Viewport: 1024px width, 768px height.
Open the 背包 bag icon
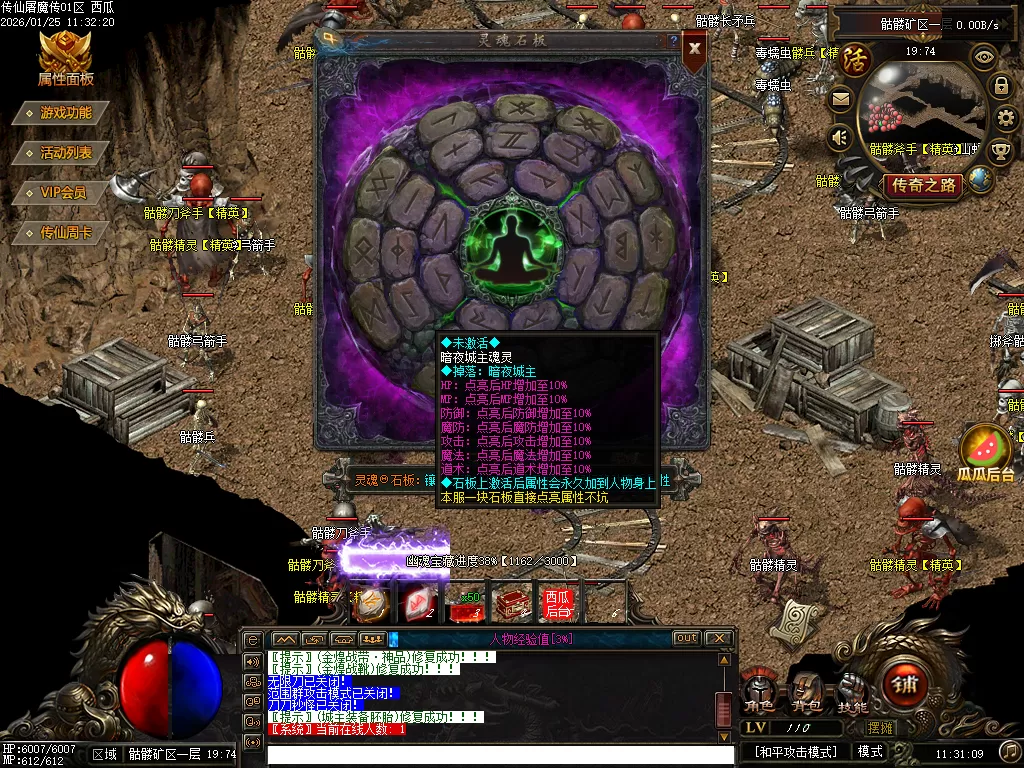point(807,690)
